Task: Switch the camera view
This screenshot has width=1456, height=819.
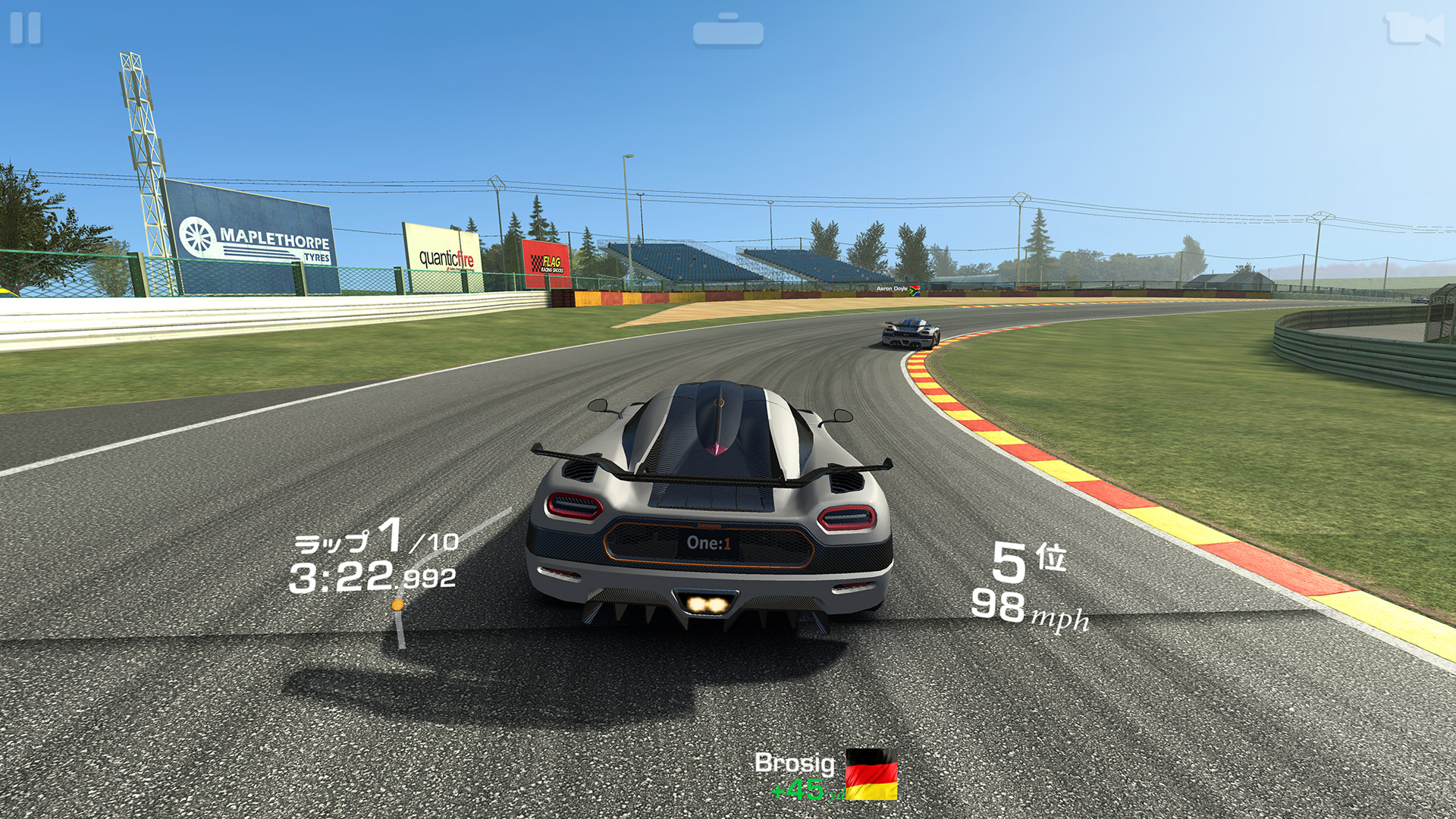Action: (1412, 30)
